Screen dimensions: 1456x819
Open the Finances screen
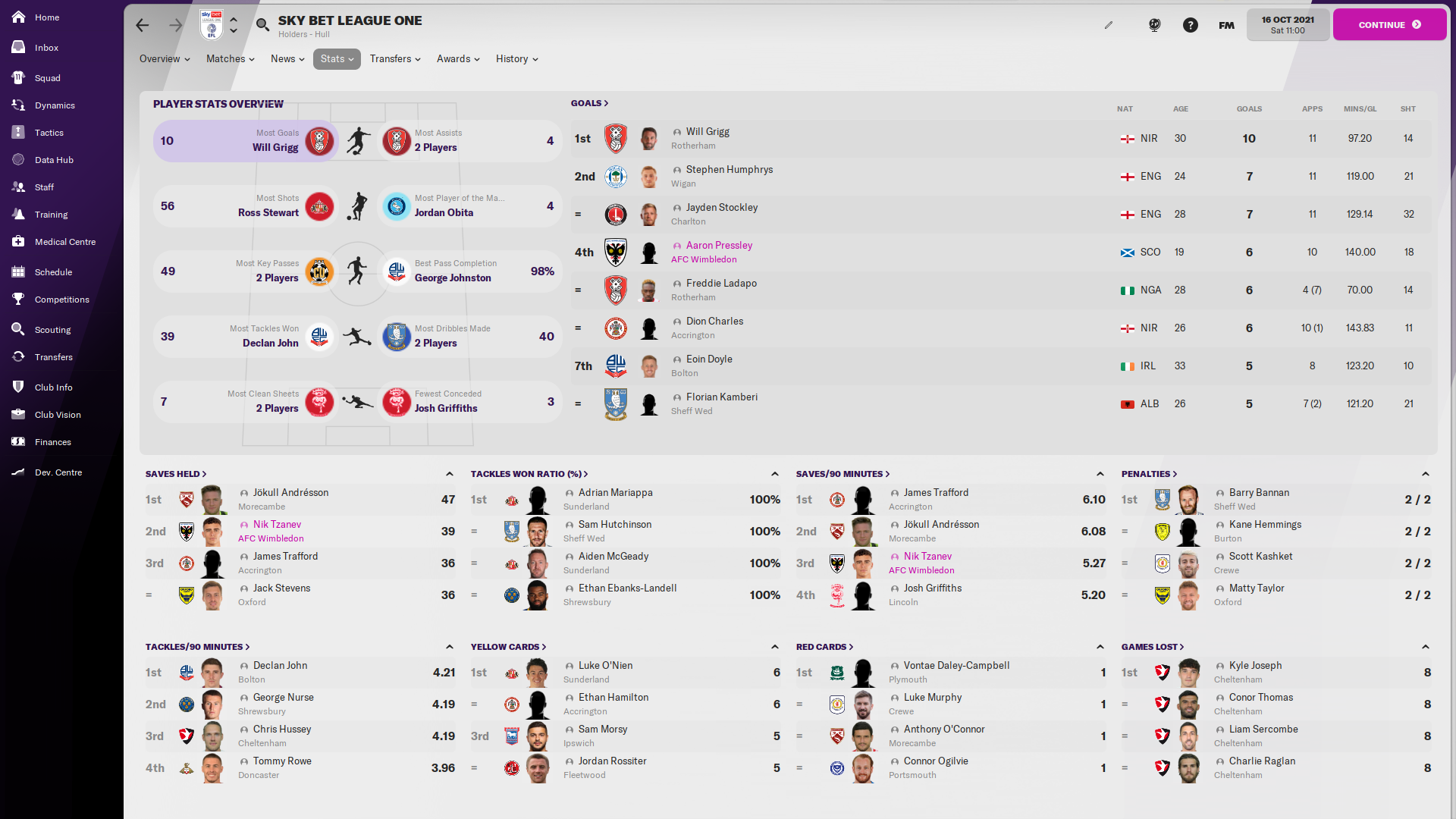(x=52, y=441)
